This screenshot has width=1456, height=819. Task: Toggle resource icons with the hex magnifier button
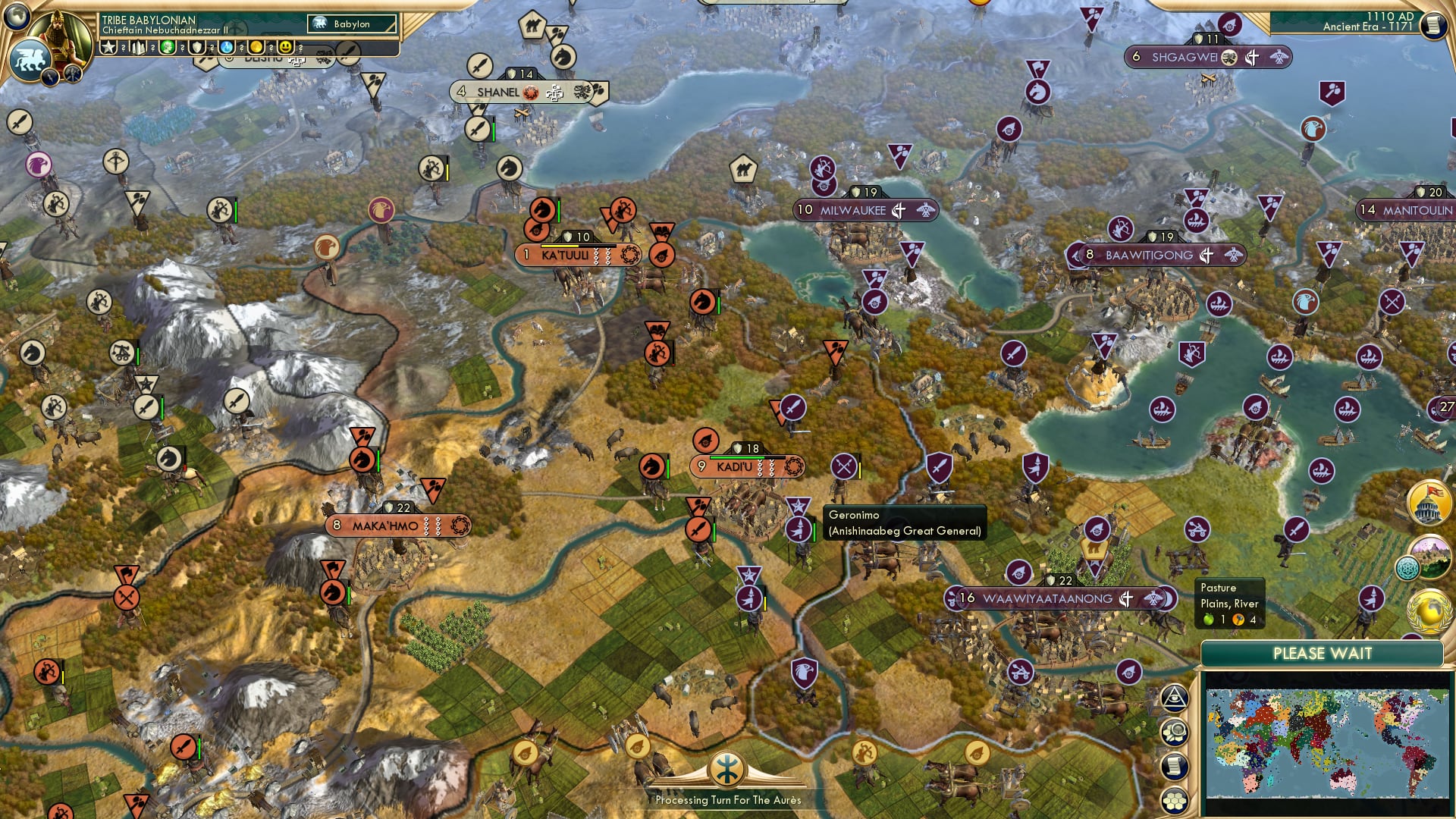coord(1175,731)
